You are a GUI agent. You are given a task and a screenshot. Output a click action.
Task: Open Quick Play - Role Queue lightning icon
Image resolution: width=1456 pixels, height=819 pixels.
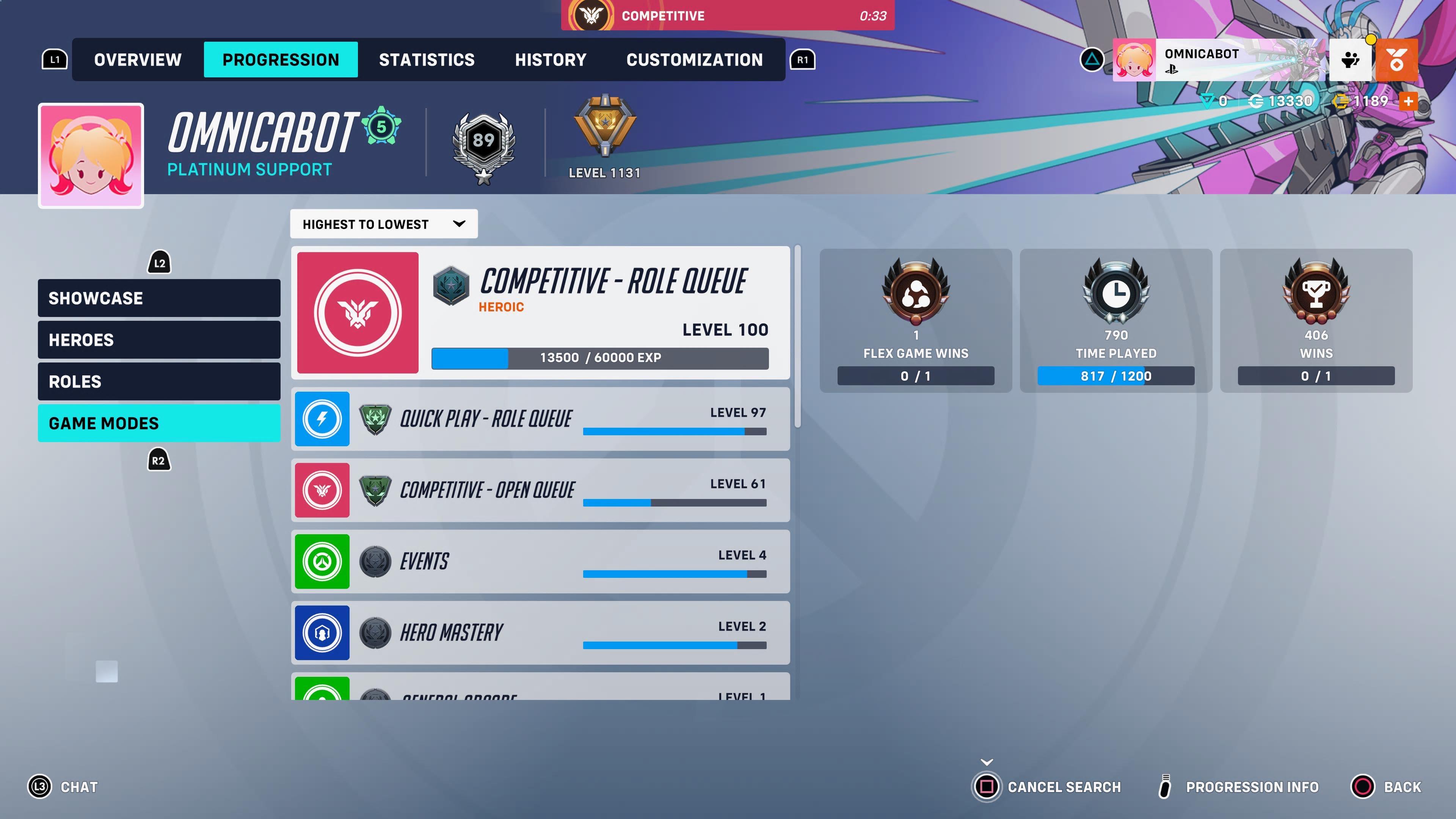click(x=322, y=419)
